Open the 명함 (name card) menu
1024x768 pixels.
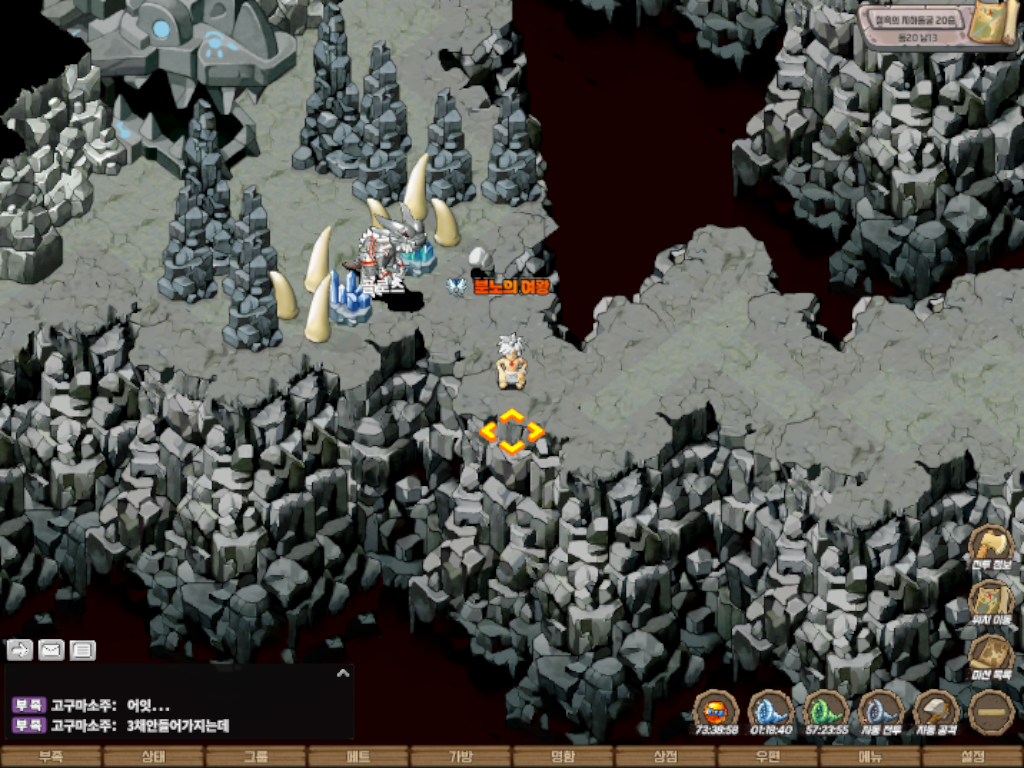click(563, 757)
